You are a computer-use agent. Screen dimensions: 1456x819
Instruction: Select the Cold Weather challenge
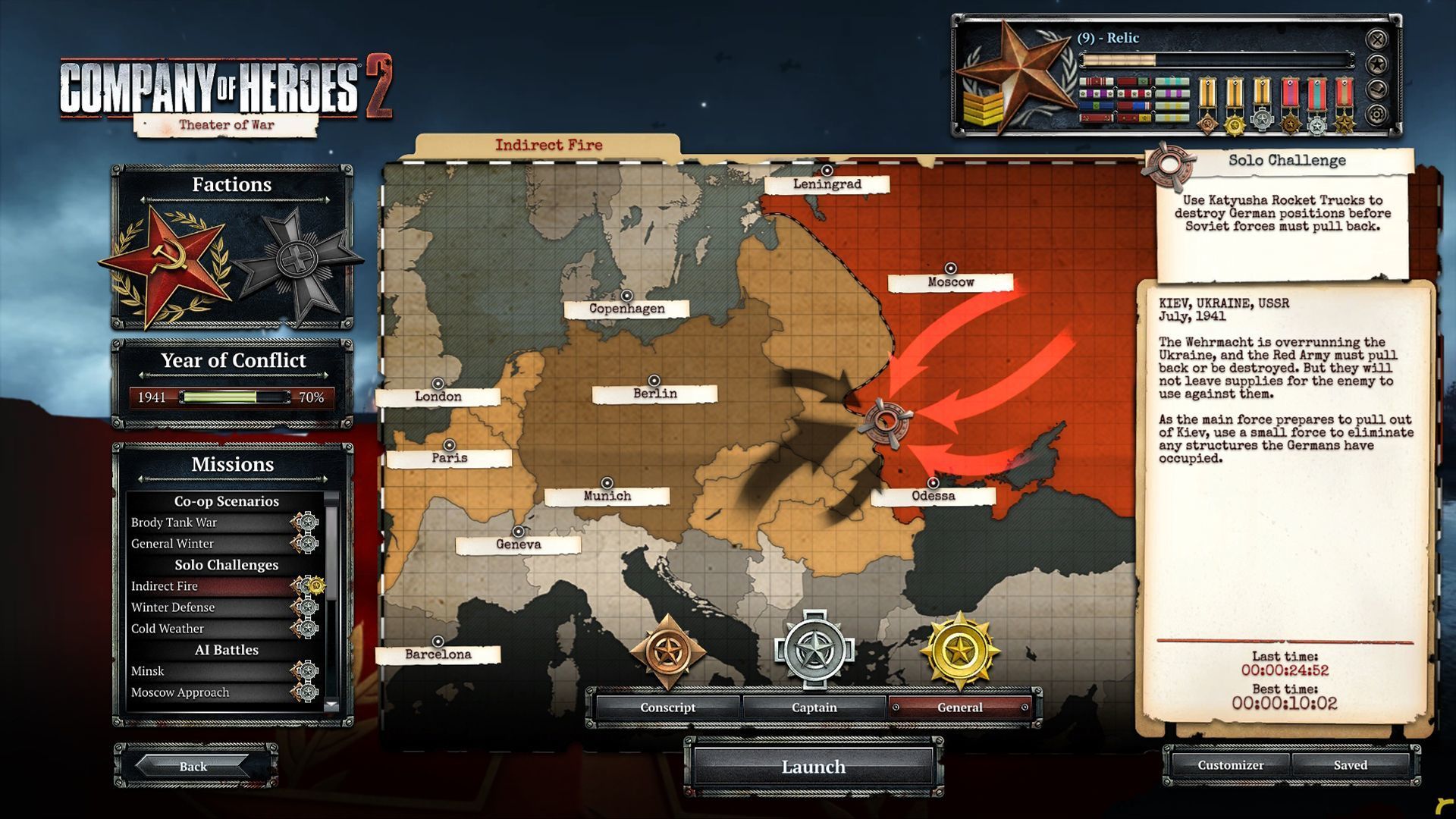pos(168,629)
